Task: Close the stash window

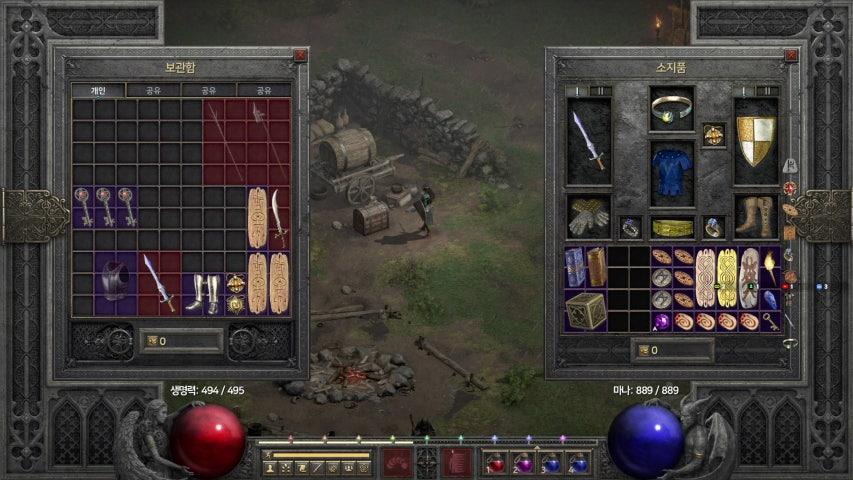Action: [x=300, y=57]
